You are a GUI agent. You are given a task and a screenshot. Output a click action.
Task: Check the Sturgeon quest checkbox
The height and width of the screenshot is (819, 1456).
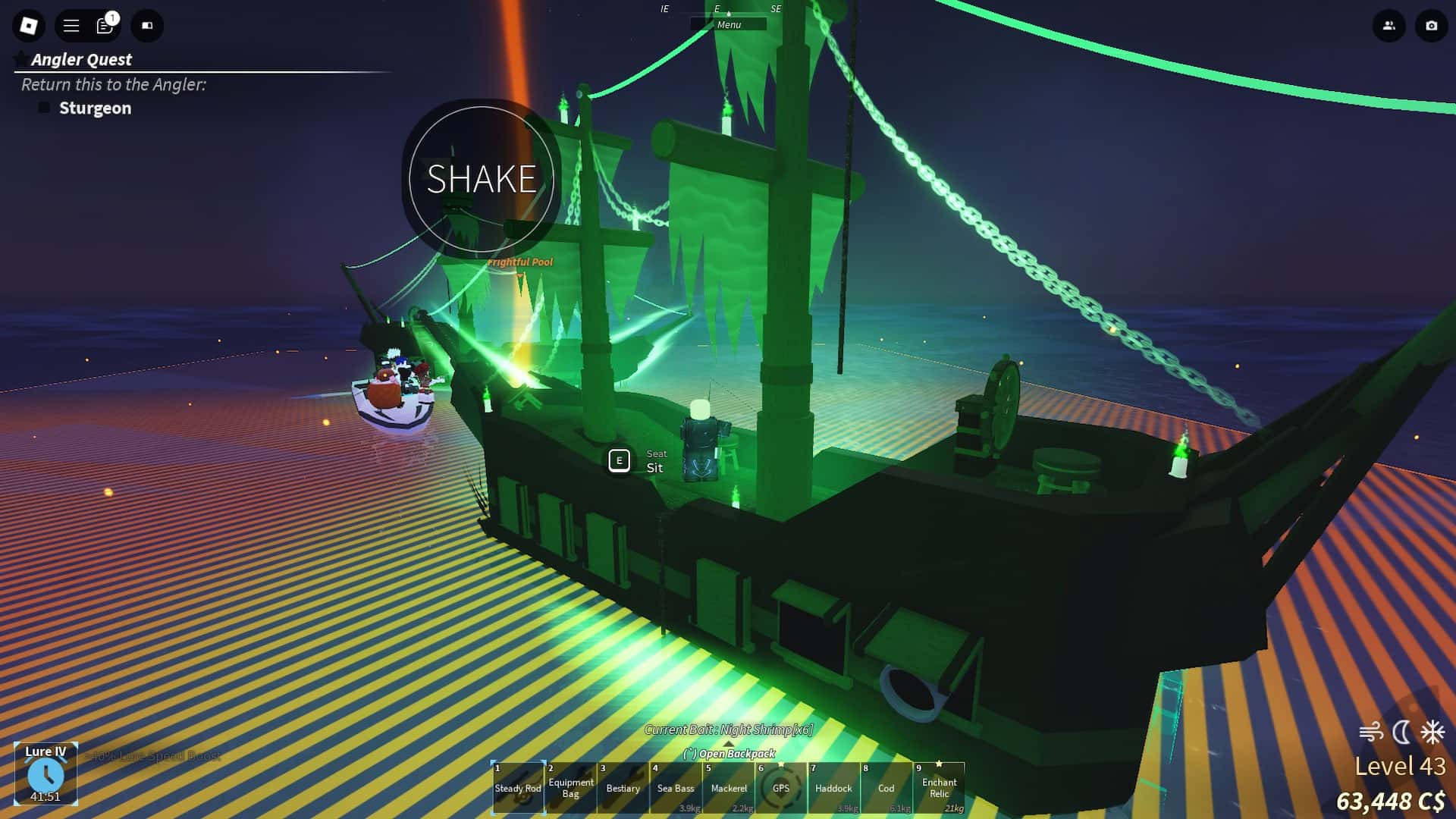44,108
